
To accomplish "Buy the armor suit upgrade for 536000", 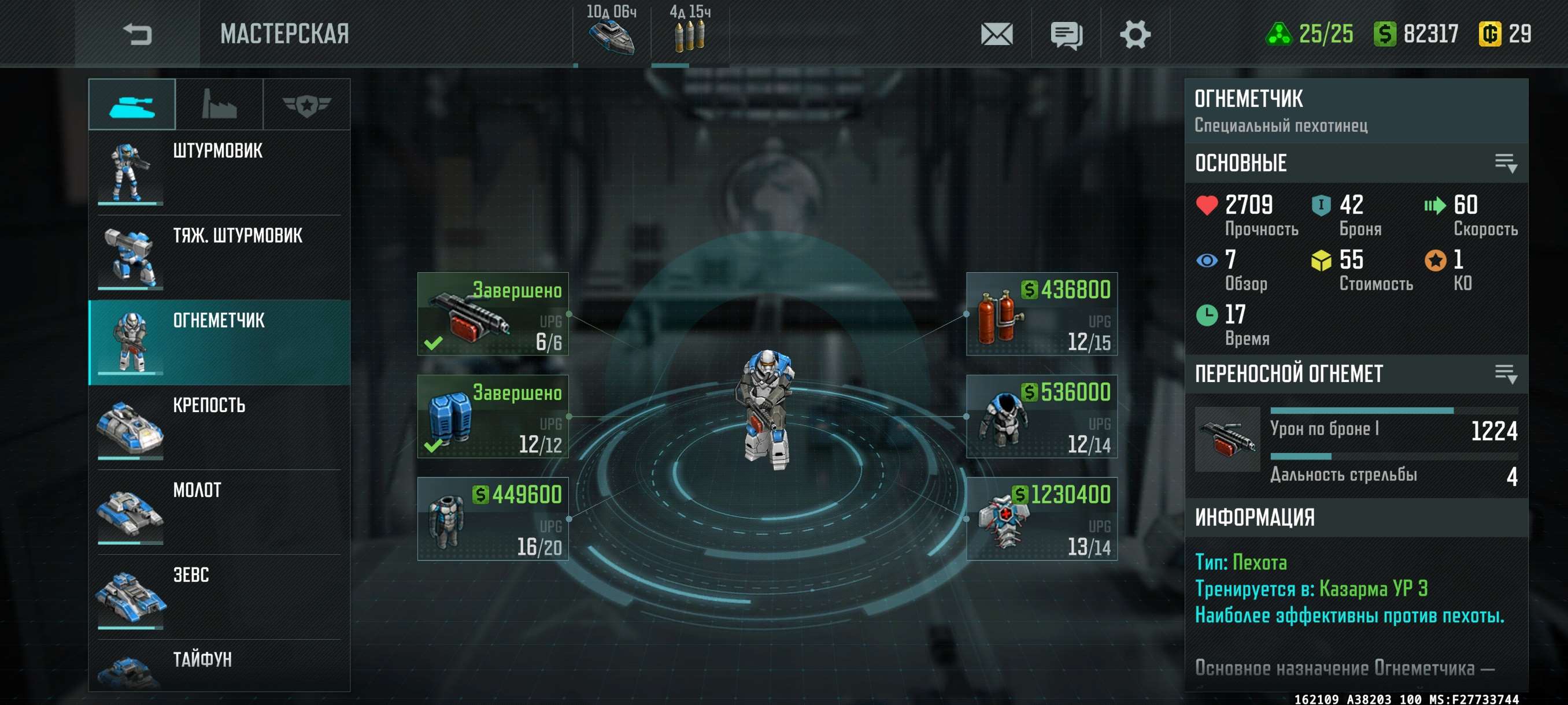I will point(1041,416).
